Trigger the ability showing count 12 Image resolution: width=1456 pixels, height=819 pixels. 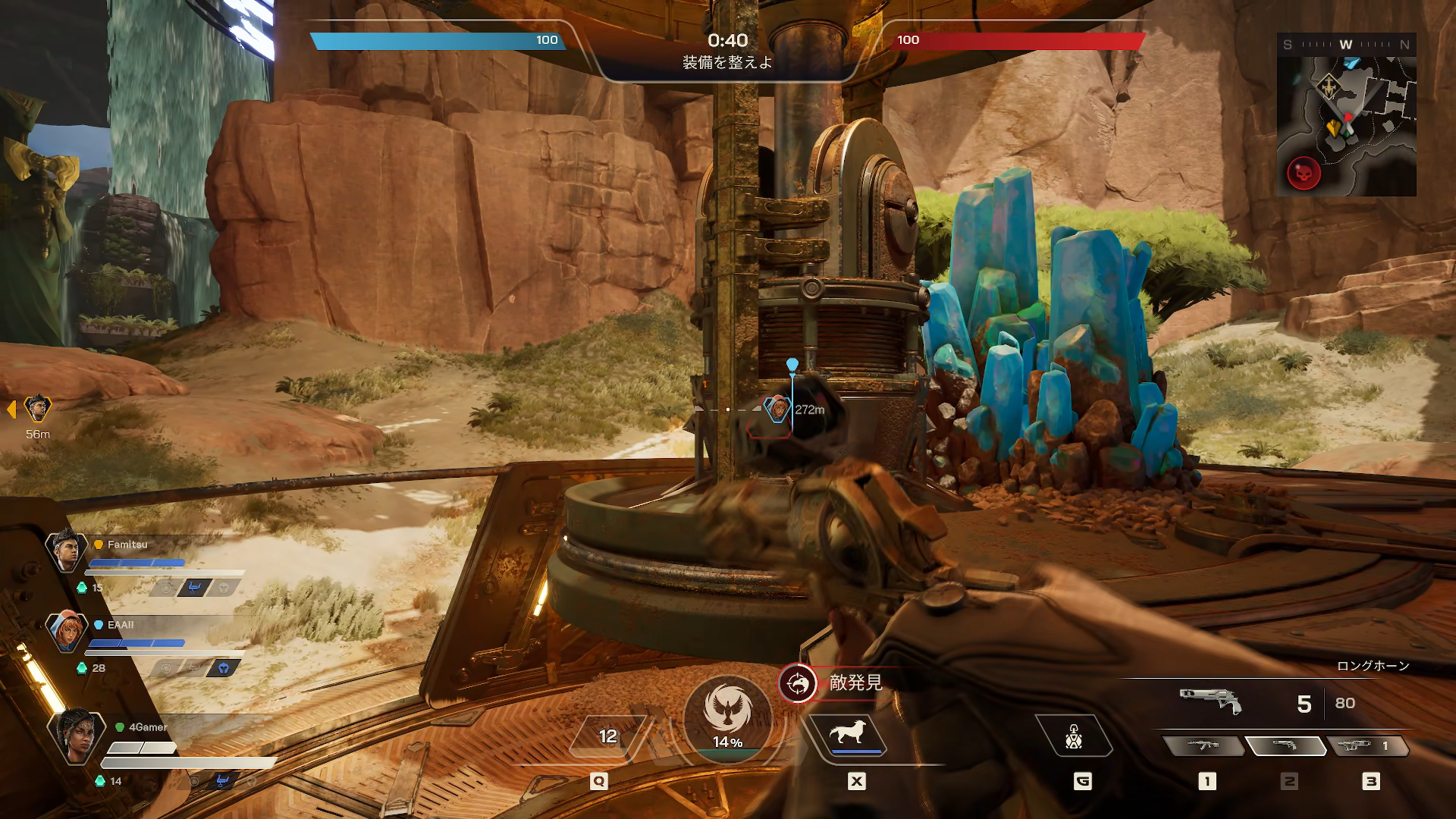[x=608, y=736]
